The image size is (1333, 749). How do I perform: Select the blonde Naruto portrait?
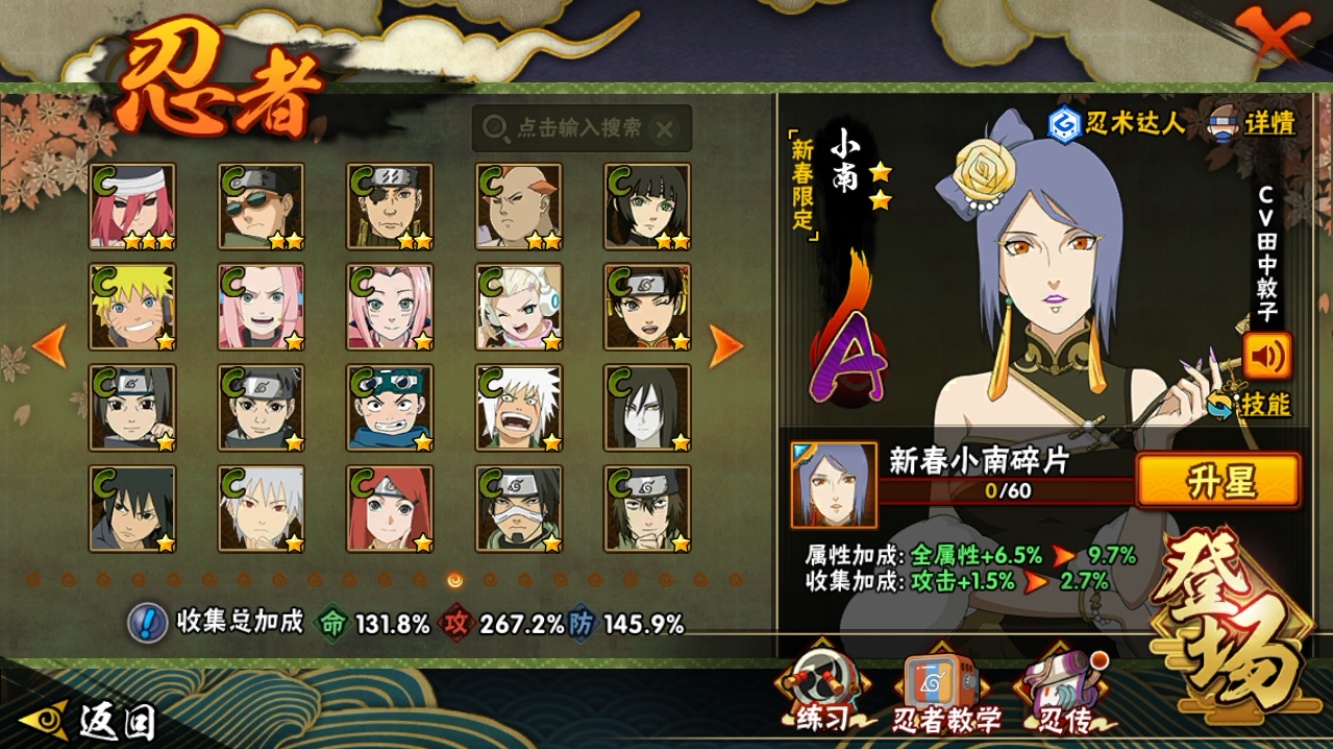tap(132, 307)
